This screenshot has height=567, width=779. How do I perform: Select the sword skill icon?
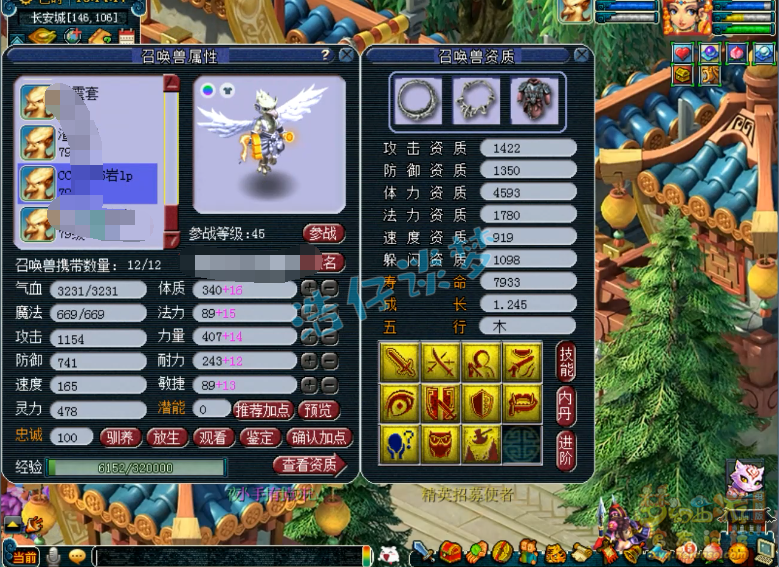point(399,360)
